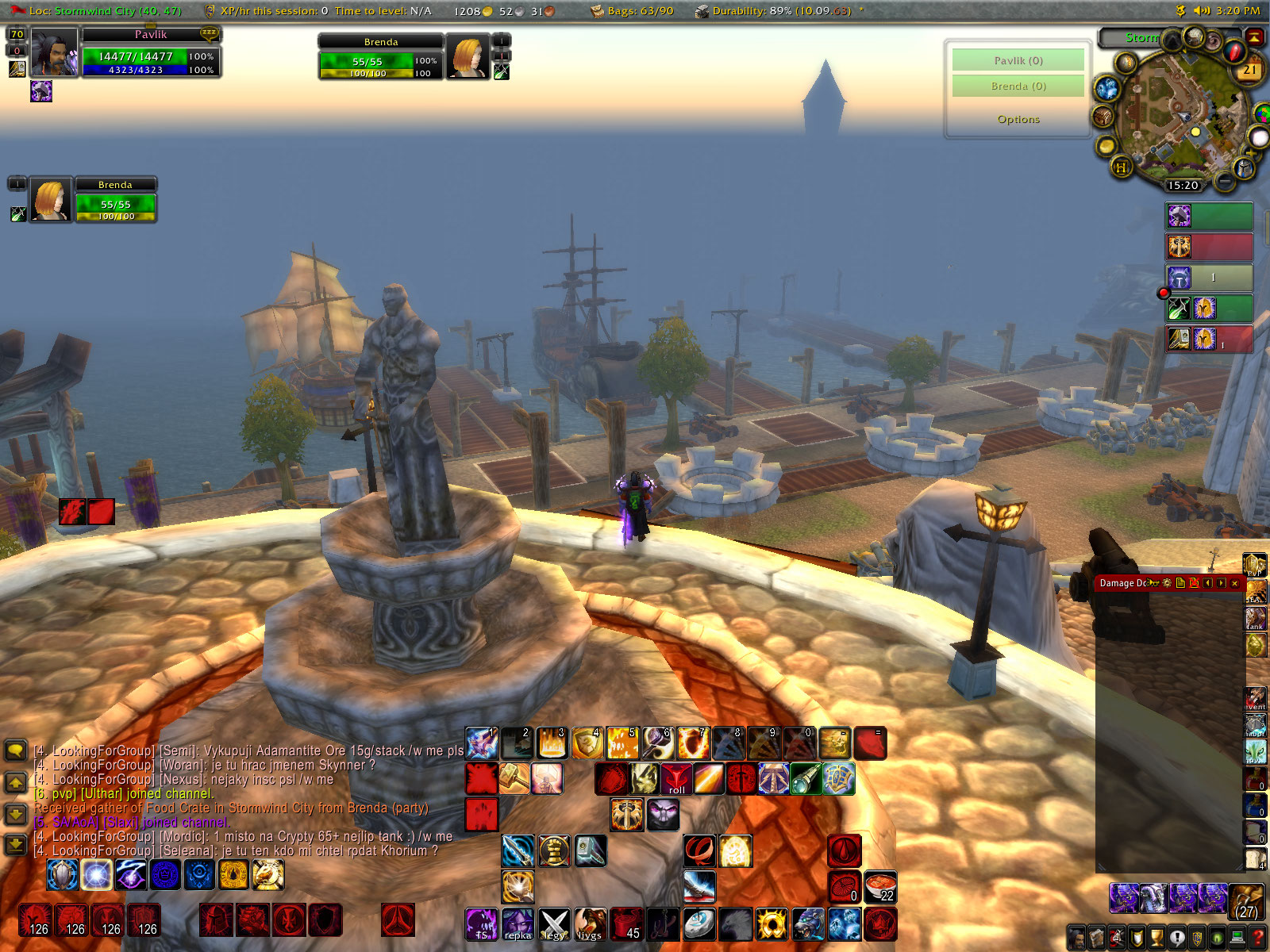The image size is (1270, 952).
Task: Select the Pavlik (0) green bar
Action: point(1018,60)
